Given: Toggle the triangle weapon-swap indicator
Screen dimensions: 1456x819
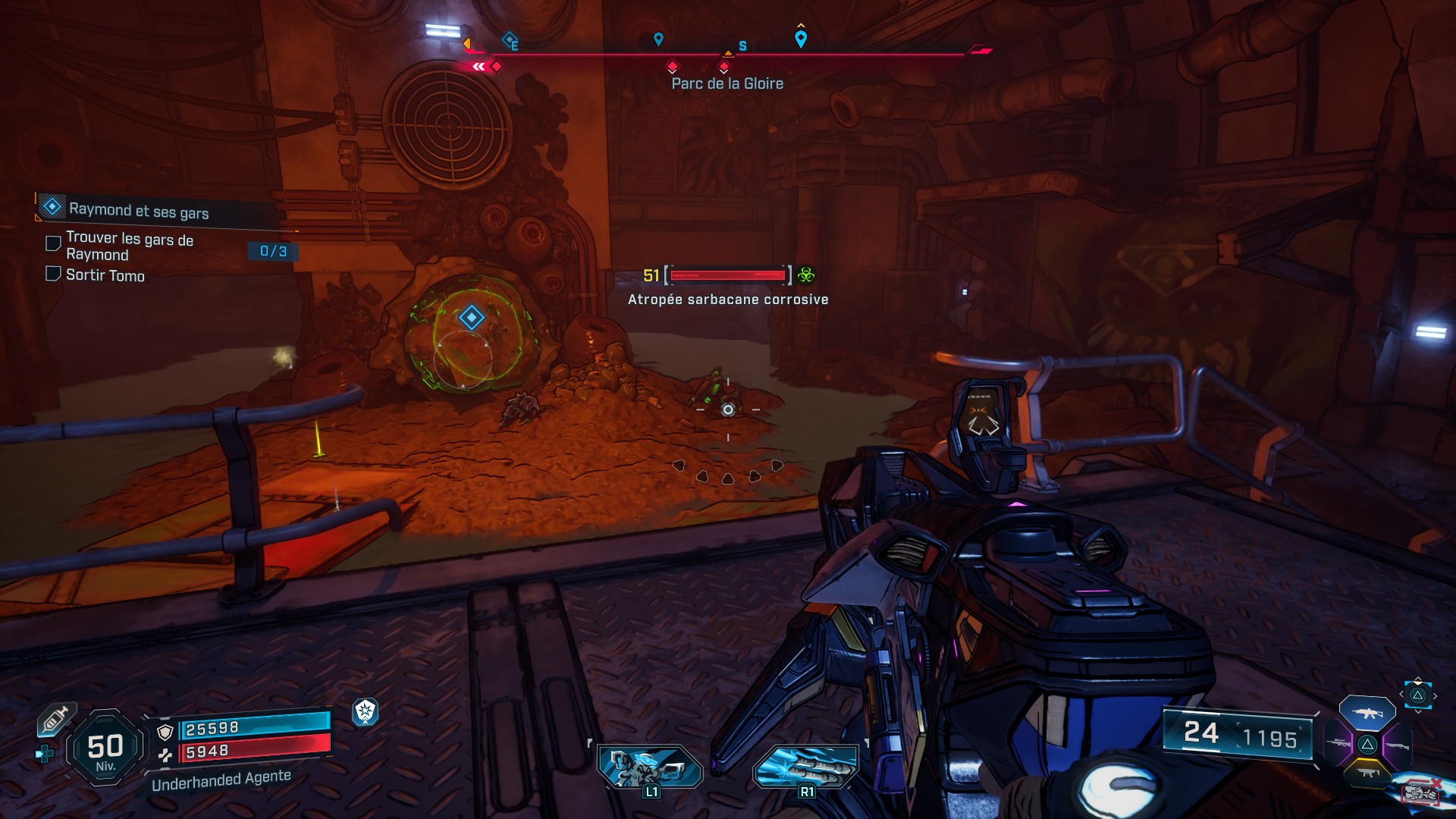Looking at the screenshot, I should coord(1418,695).
